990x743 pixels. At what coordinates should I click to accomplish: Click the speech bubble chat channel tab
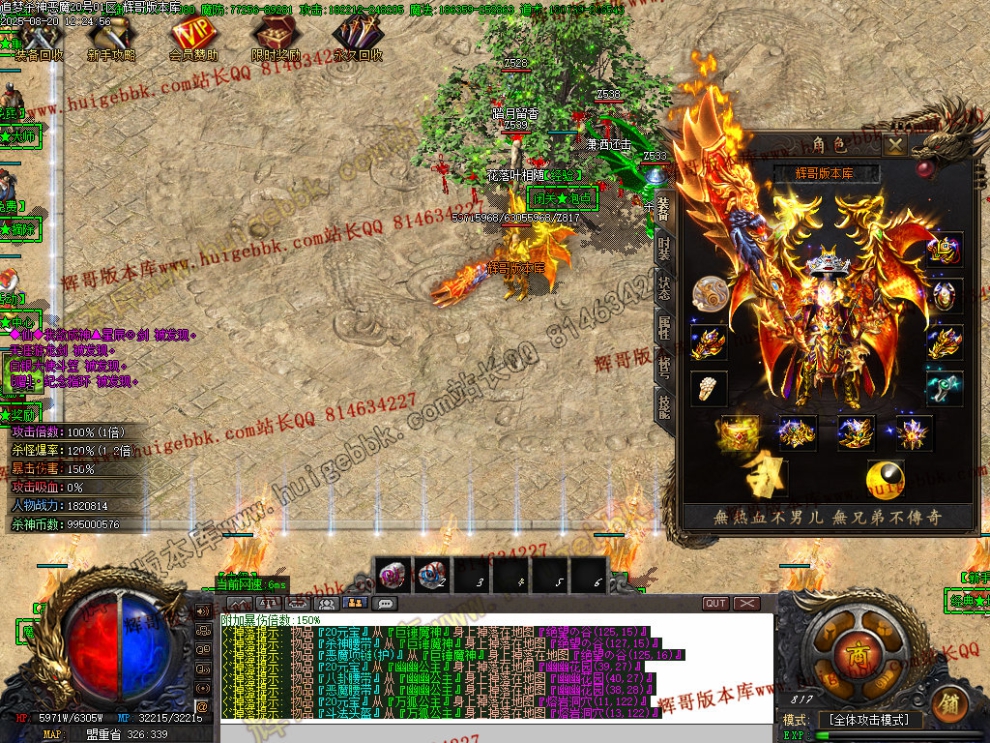click(x=384, y=603)
